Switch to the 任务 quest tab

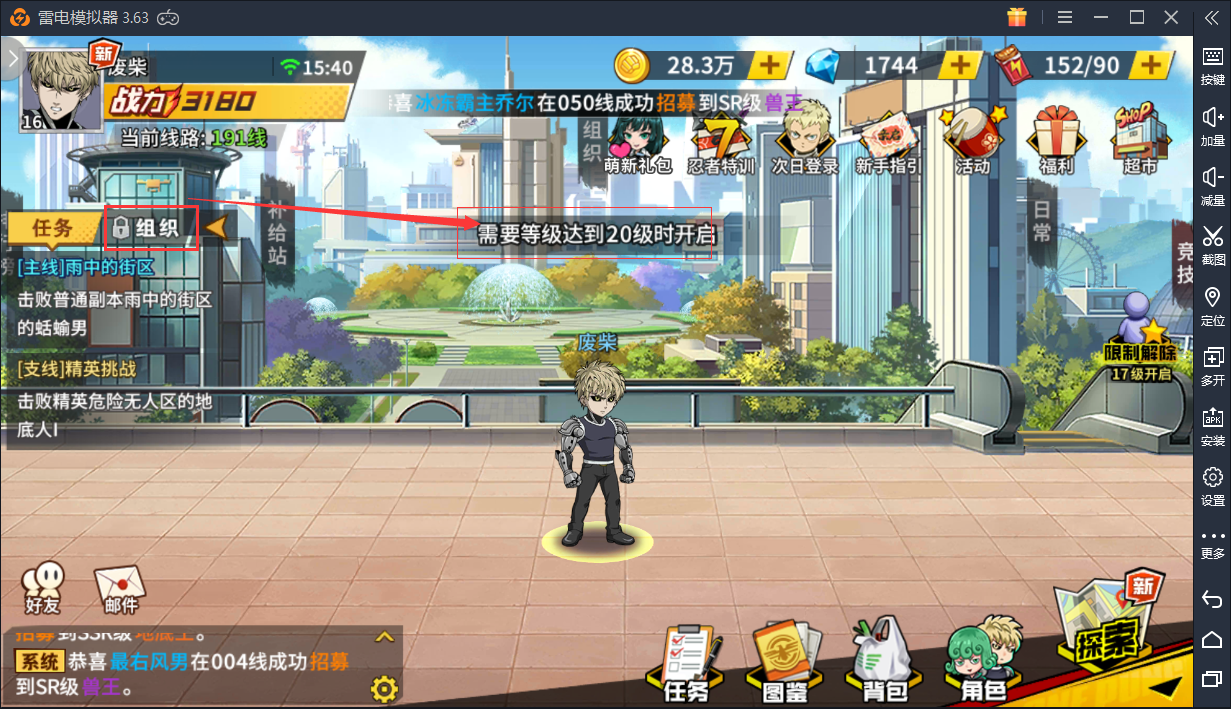[x=54, y=228]
